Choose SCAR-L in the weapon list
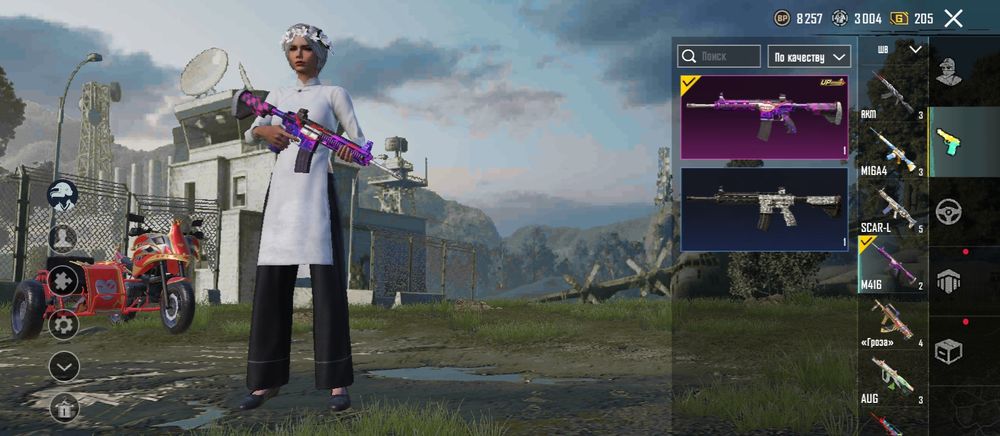 pyautogui.click(x=891, y=208)
